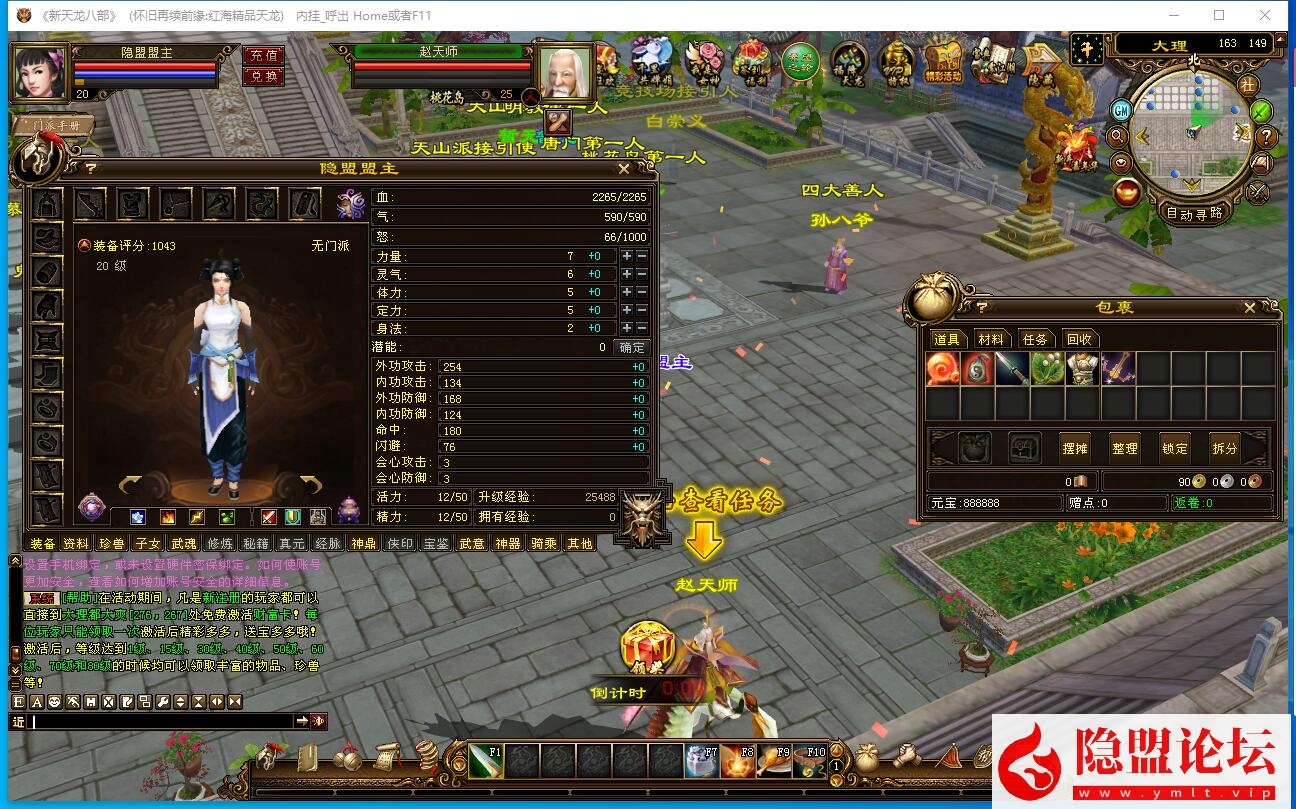Close the game window
Viewport: 1296px width, 809px height.
[1266, 15]
